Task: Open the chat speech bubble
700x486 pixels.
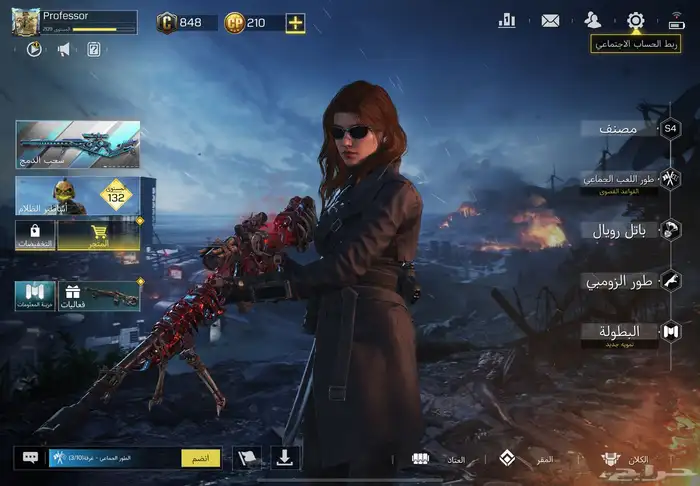Action: tap(31, 458)
